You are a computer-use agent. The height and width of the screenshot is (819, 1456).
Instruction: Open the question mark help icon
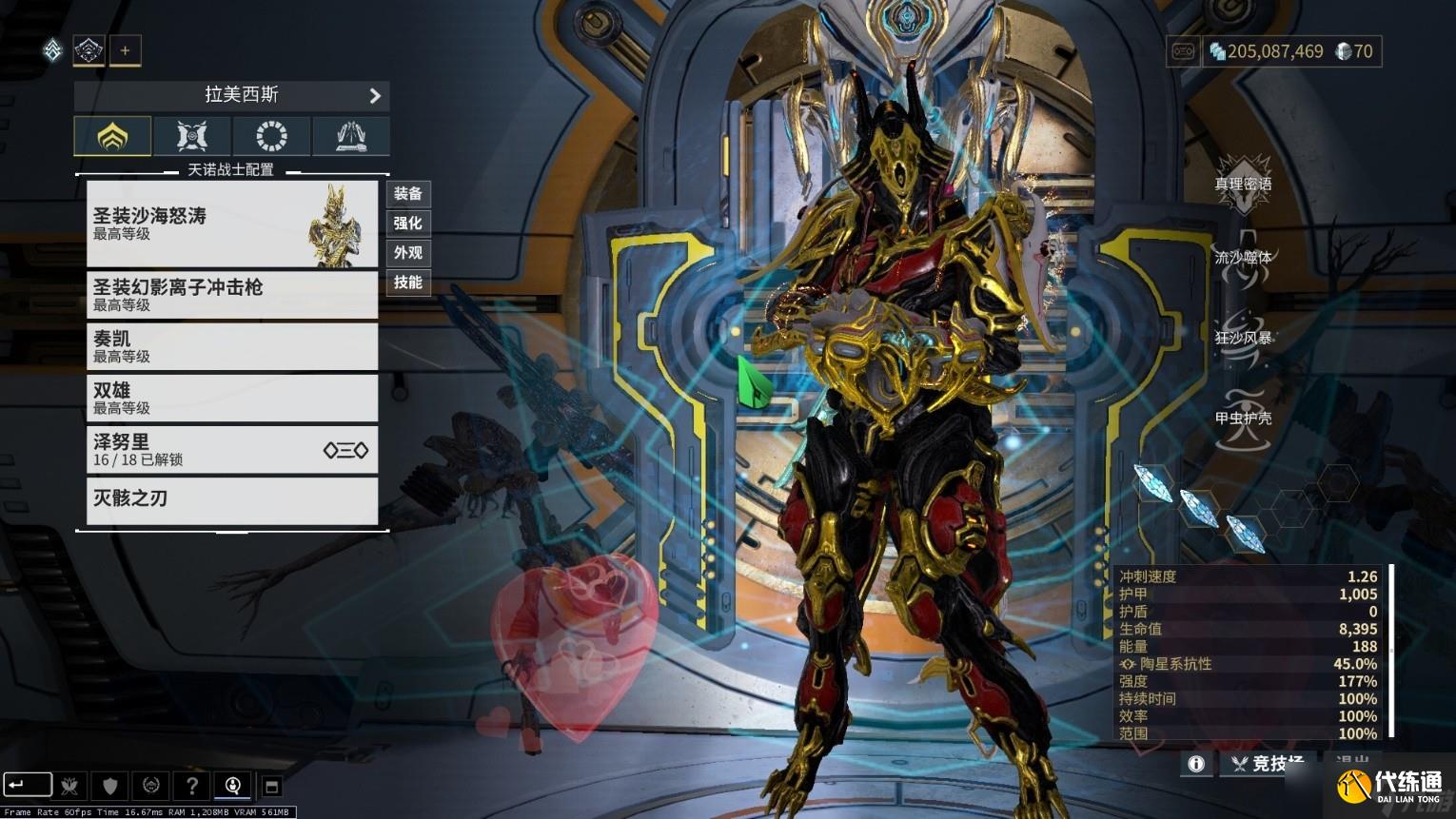(191, 786)
